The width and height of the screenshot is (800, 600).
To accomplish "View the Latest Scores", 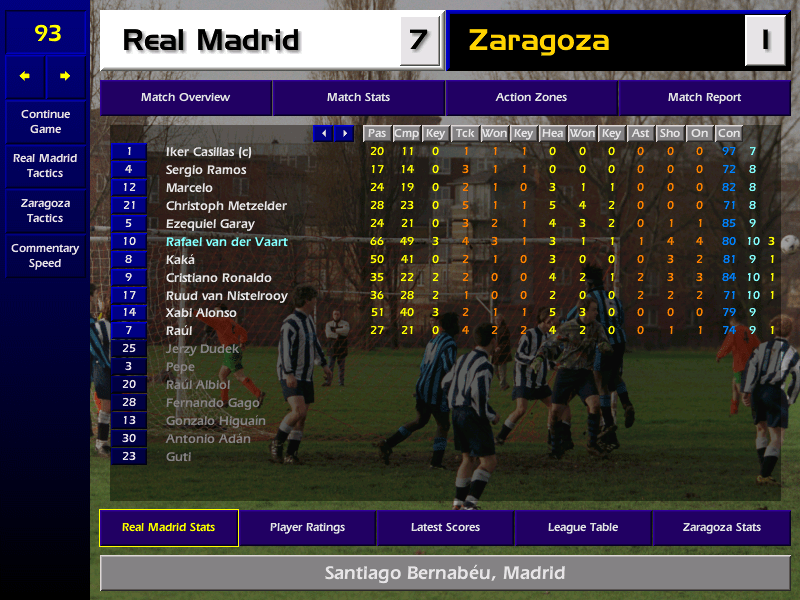I will pos(445,528).
